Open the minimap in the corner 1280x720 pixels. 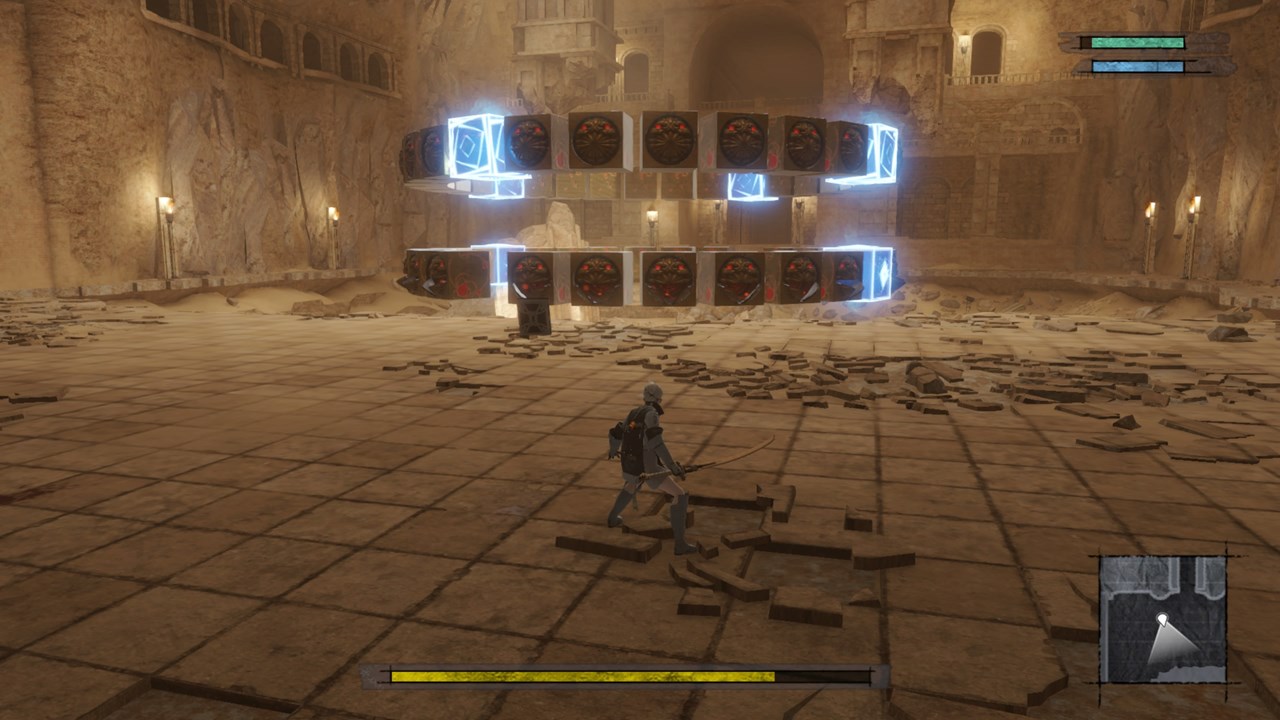[x=1163, y=619]
